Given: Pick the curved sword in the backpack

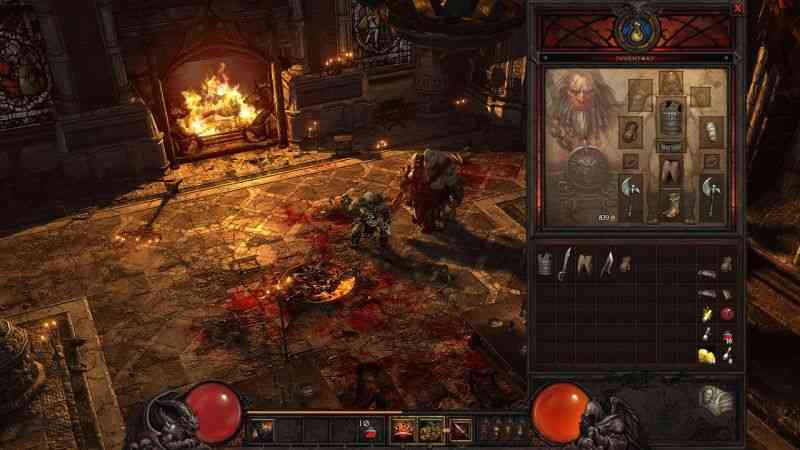Looking at the screenshot, I should pos(566,264).
